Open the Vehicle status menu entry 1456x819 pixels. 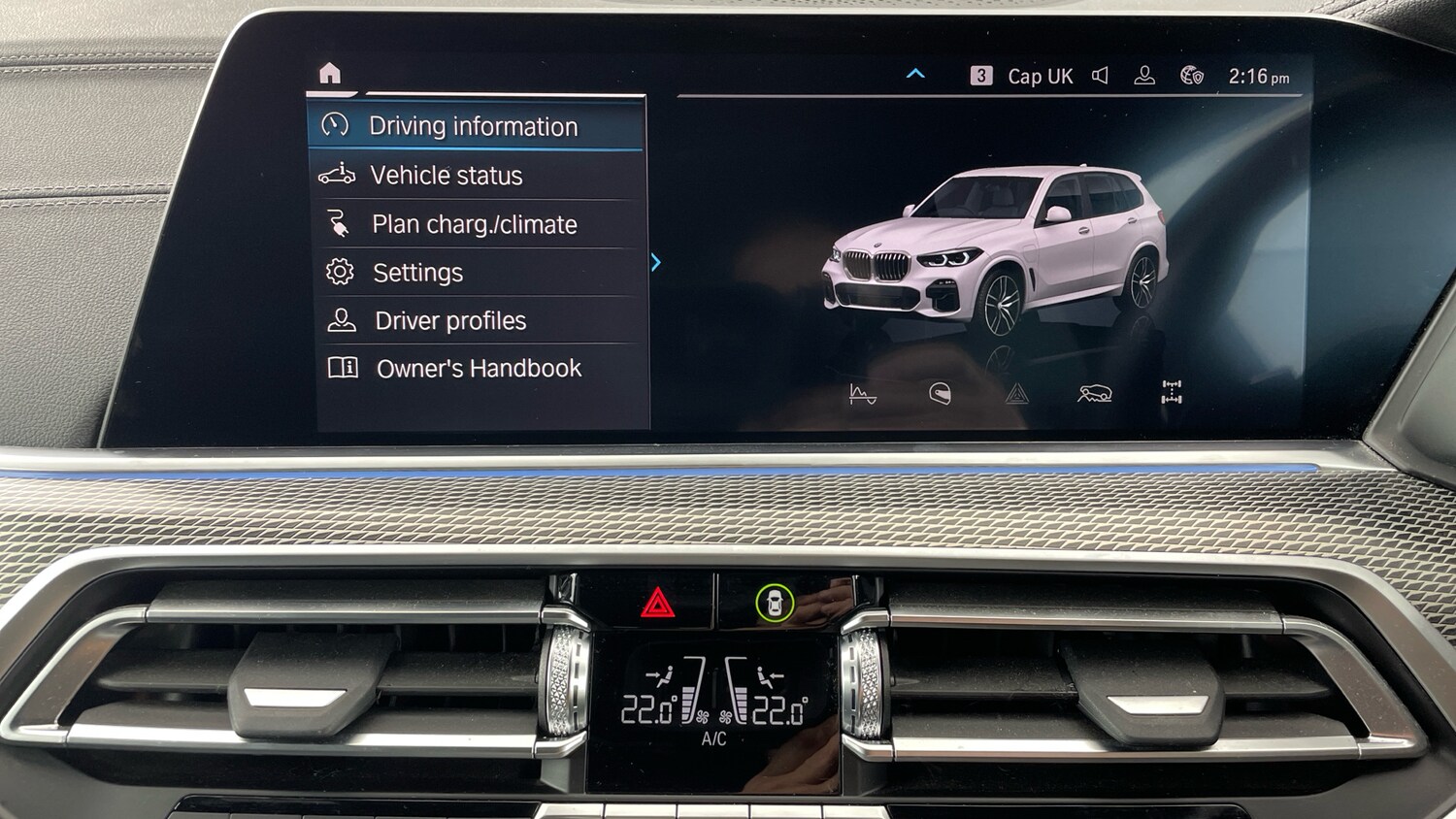(476, 176)
